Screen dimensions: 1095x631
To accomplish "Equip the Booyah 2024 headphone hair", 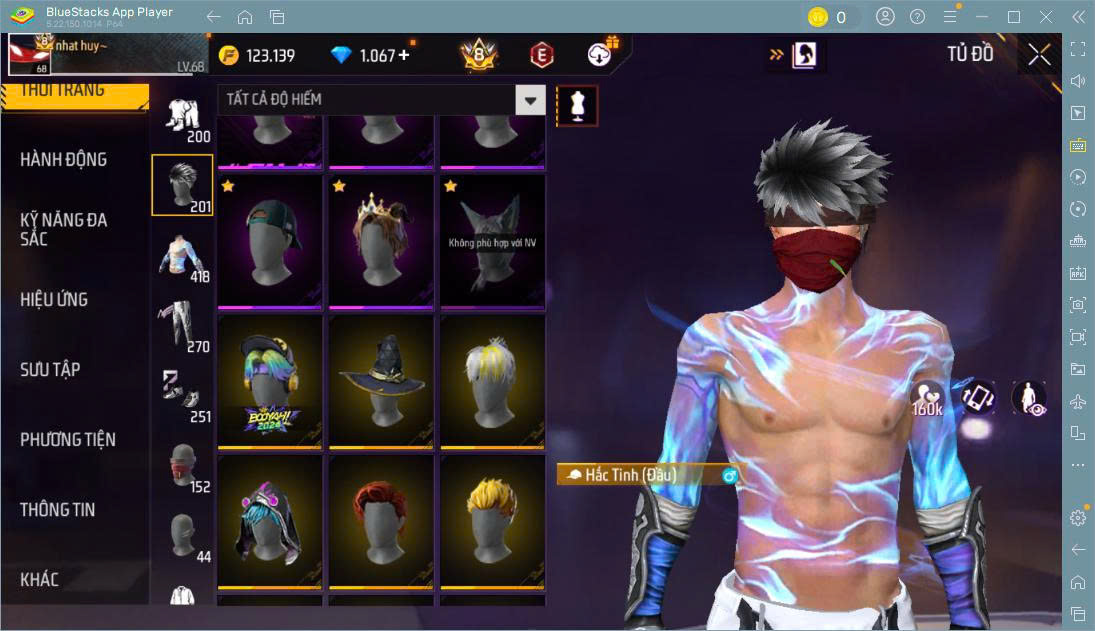I will coord(270,380).
